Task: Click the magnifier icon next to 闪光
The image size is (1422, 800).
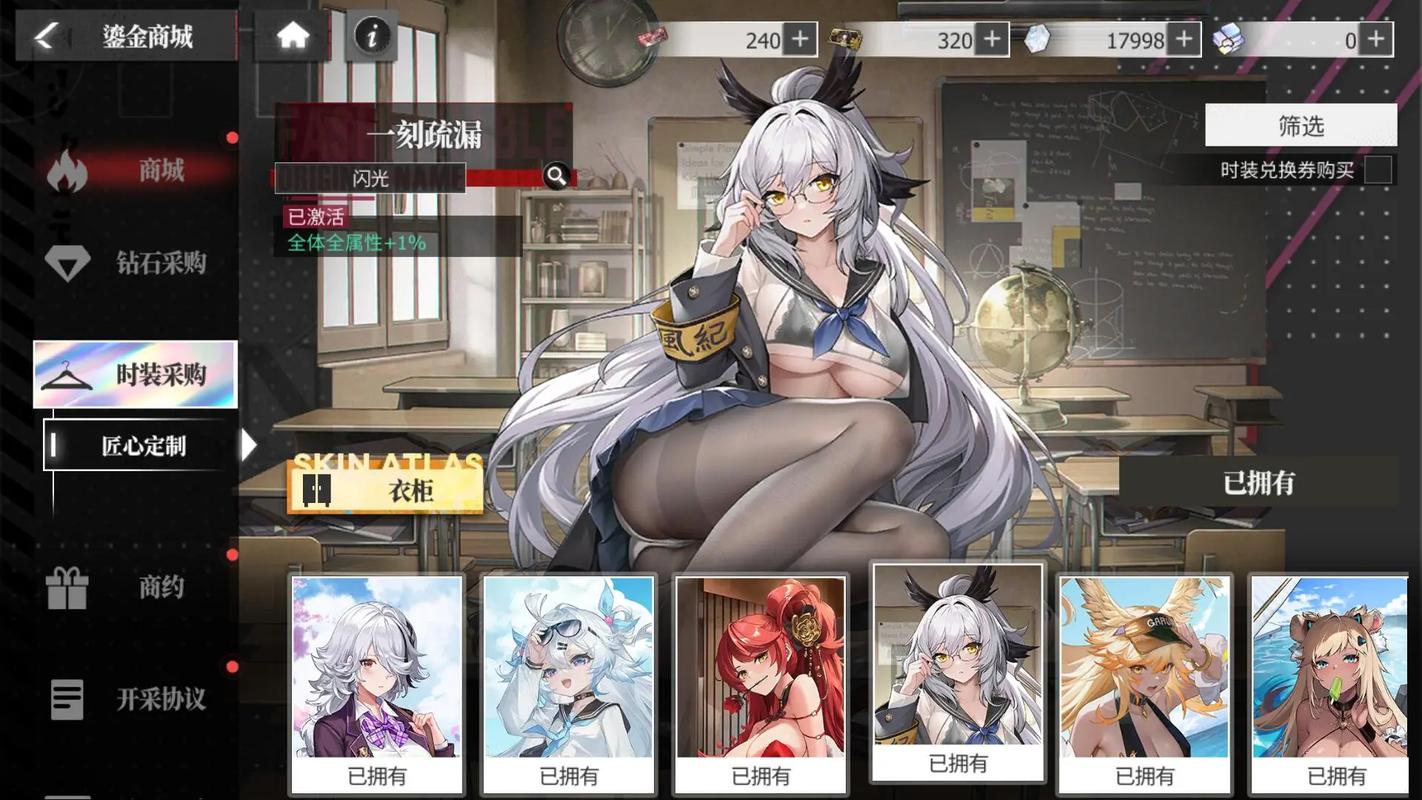Action: pos(557,175)
